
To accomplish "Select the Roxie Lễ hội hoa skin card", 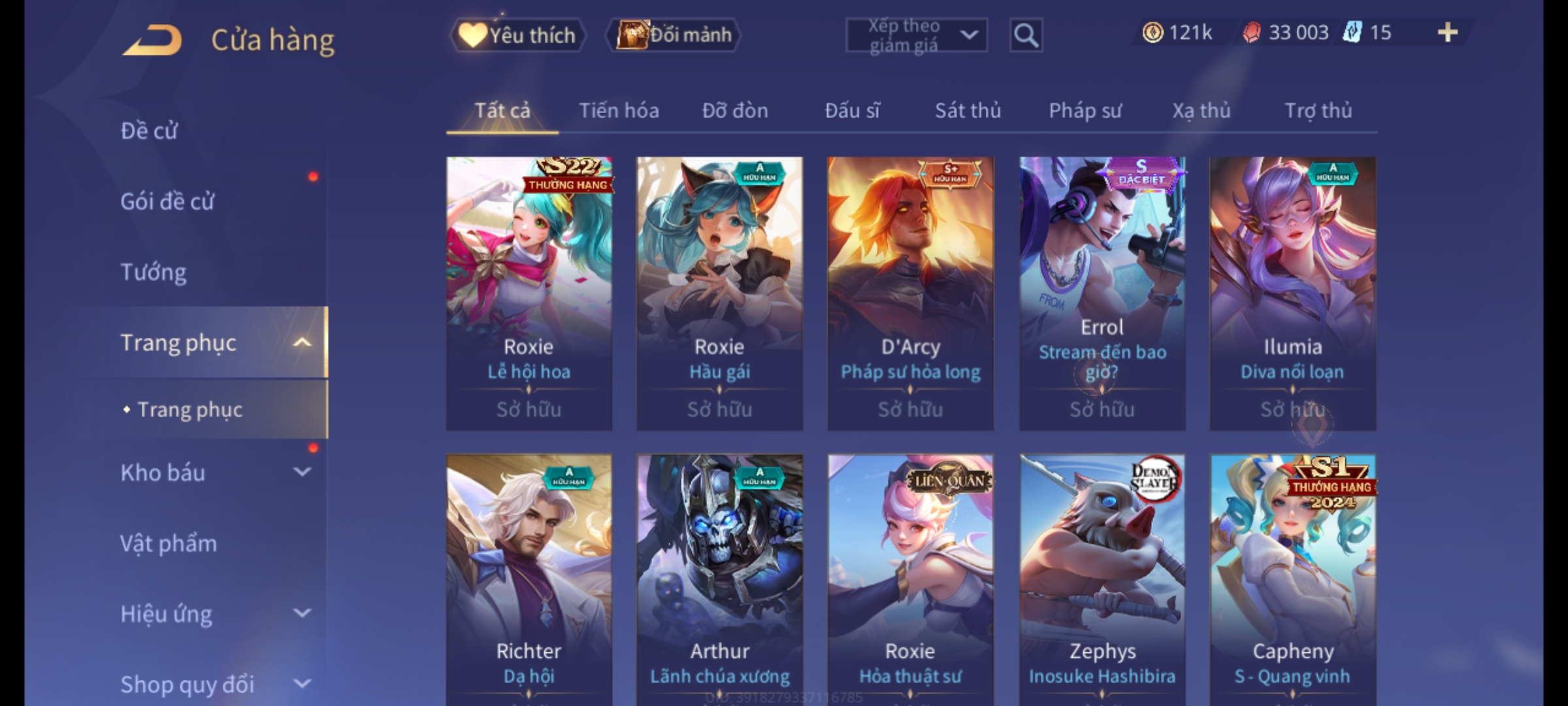I will [529, 293].
